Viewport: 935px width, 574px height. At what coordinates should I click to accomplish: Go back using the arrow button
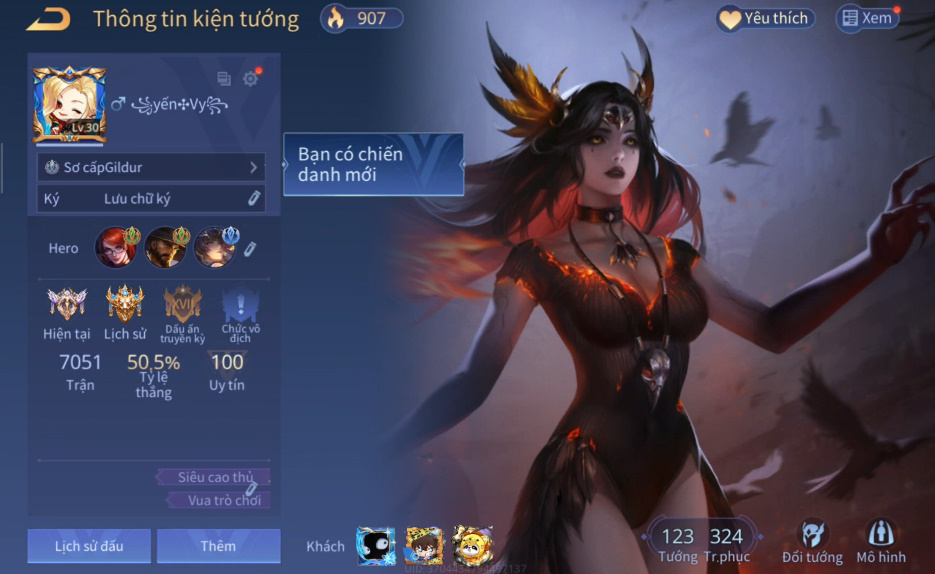(x=48, y=19)
